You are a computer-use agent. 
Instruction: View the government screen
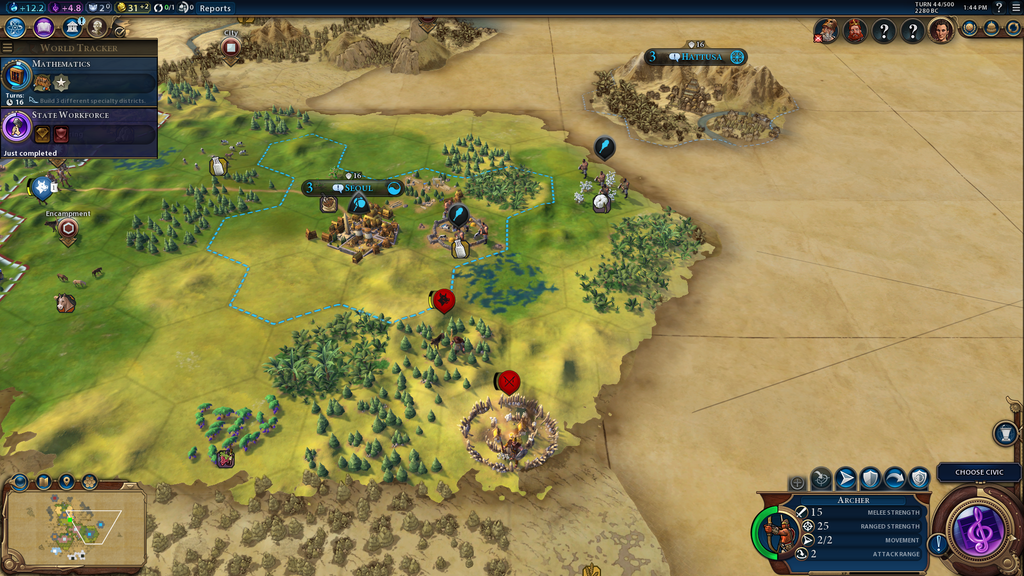pos(70,28)
